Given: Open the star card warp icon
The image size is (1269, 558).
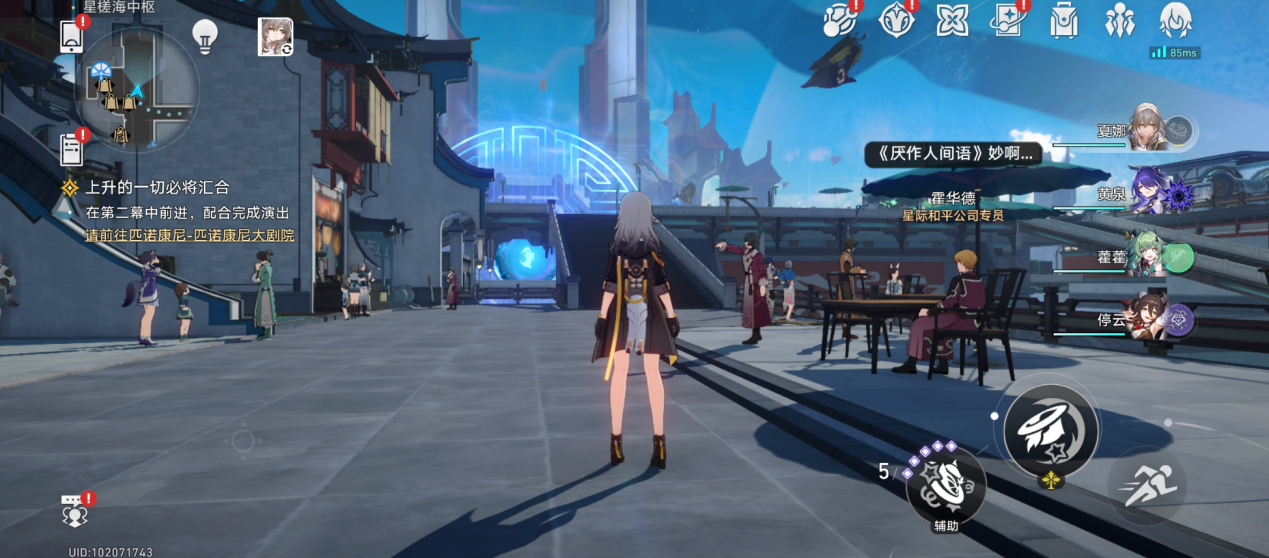Looking at the screenshot, I should point(1008,20).
